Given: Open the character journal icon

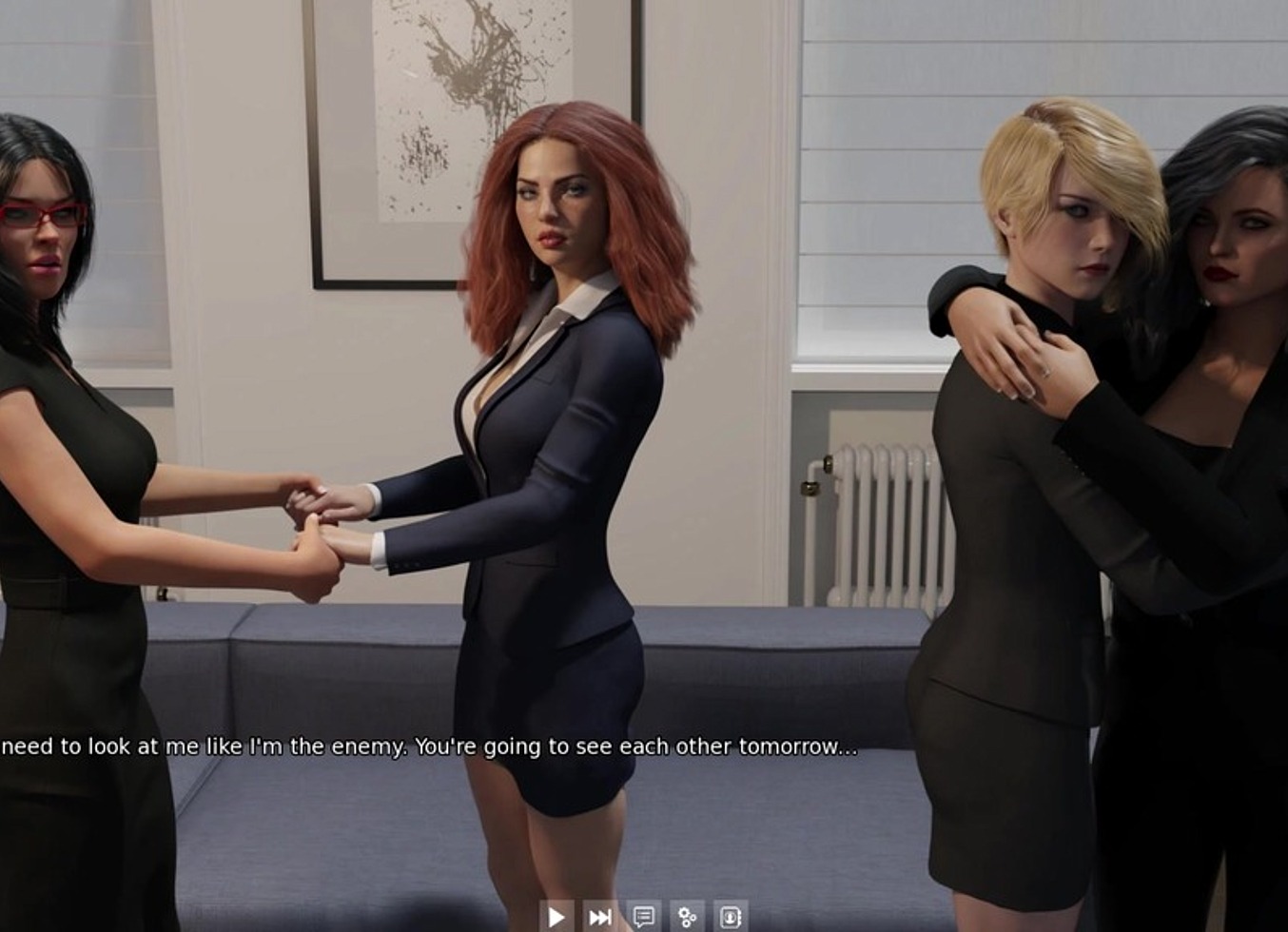Looking at the screenshot, I should pyautogui.click(x=731, y=918).
